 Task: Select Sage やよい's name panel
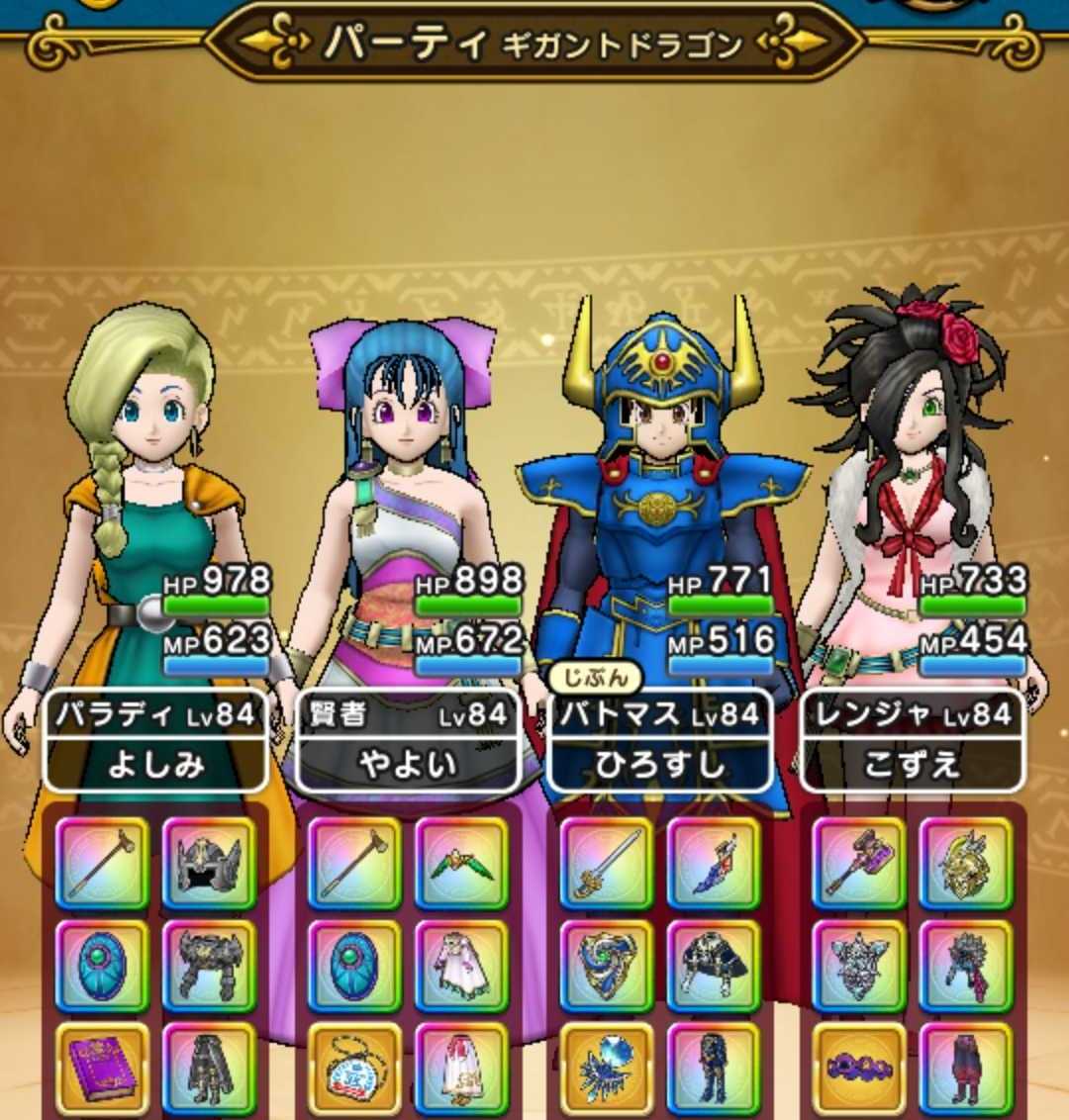click(x=408, y=740)
